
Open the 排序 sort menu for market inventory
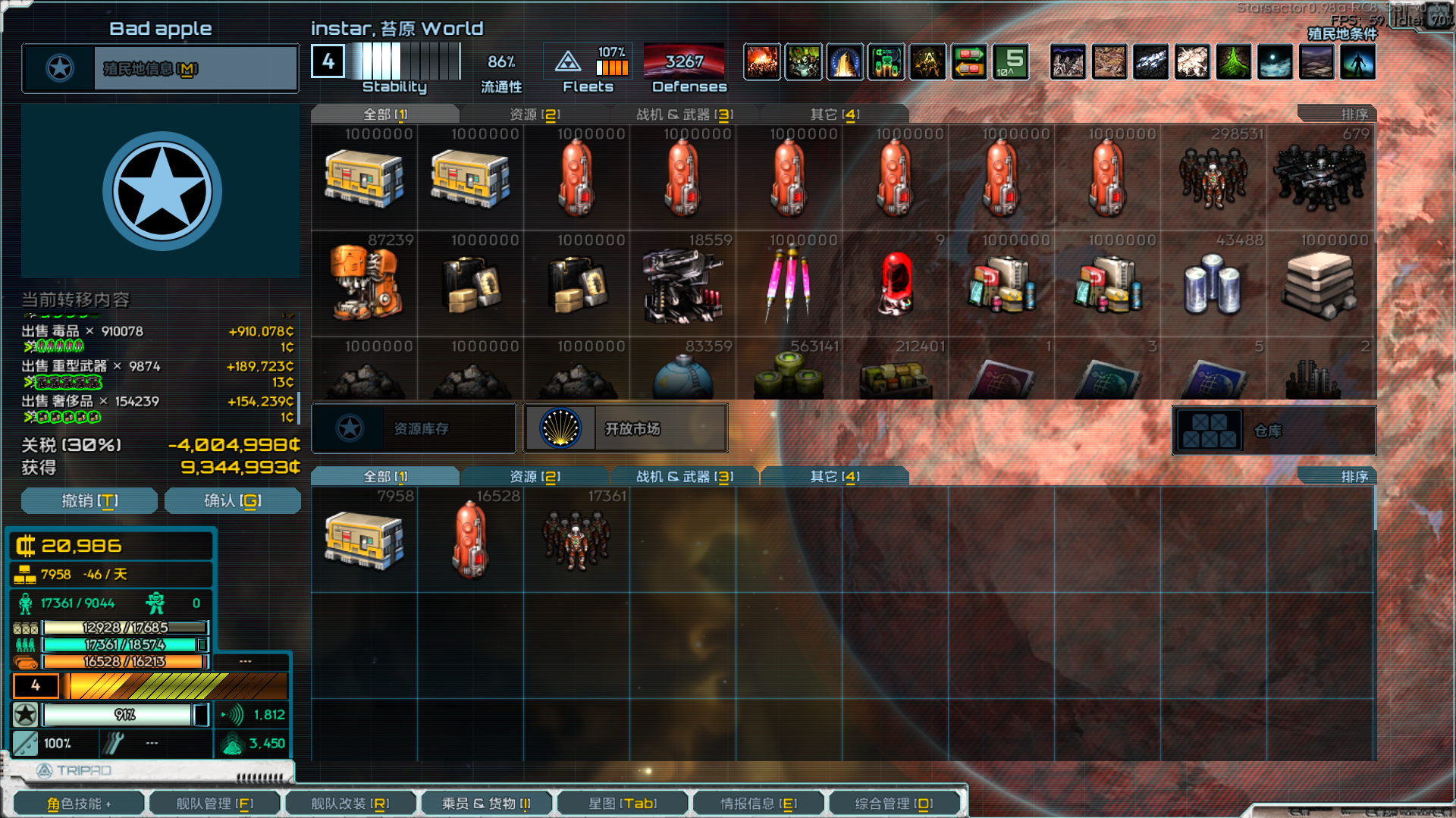tap(1355, 114)
